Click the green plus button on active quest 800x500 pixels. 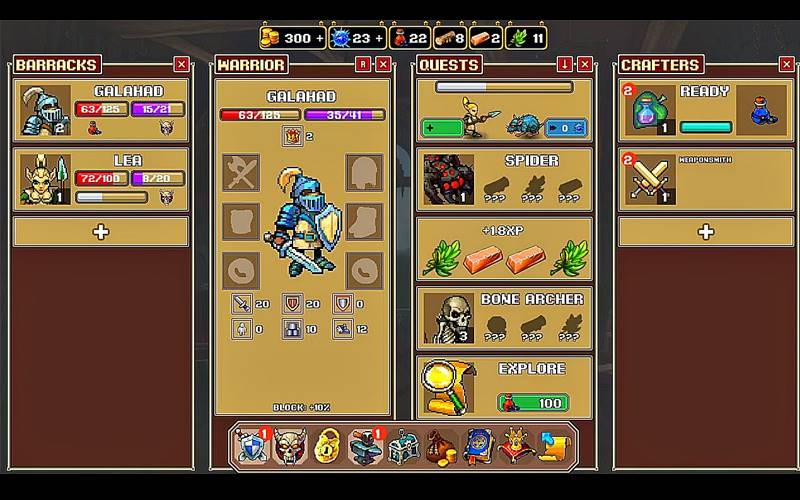[x=442, y=128]
